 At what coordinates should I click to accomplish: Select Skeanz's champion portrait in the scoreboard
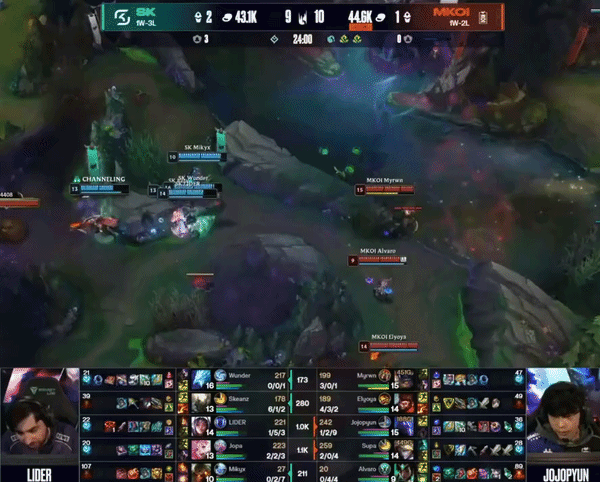tap(200, 402)
